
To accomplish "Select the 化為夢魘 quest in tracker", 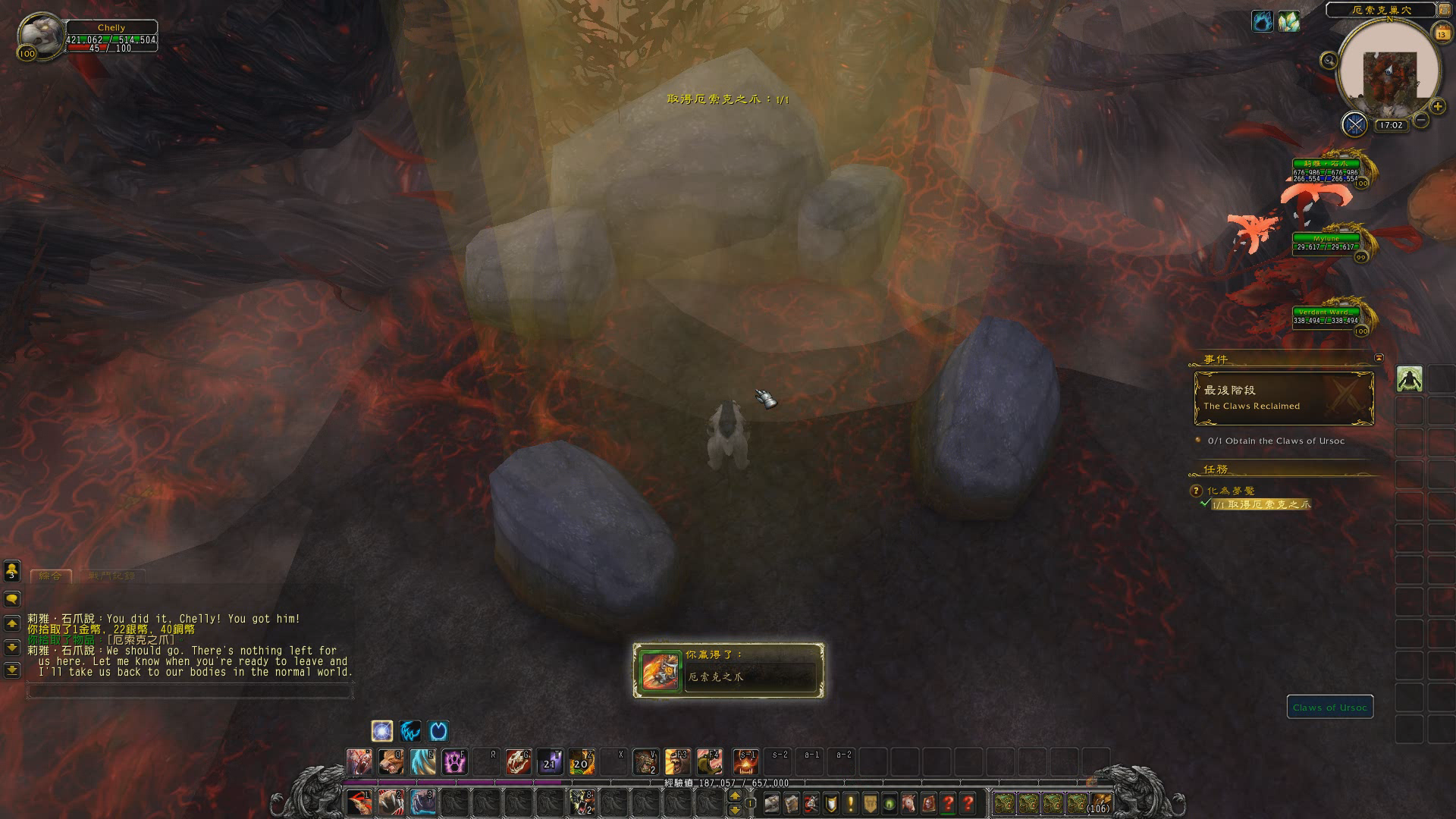I will (1231, 491).
